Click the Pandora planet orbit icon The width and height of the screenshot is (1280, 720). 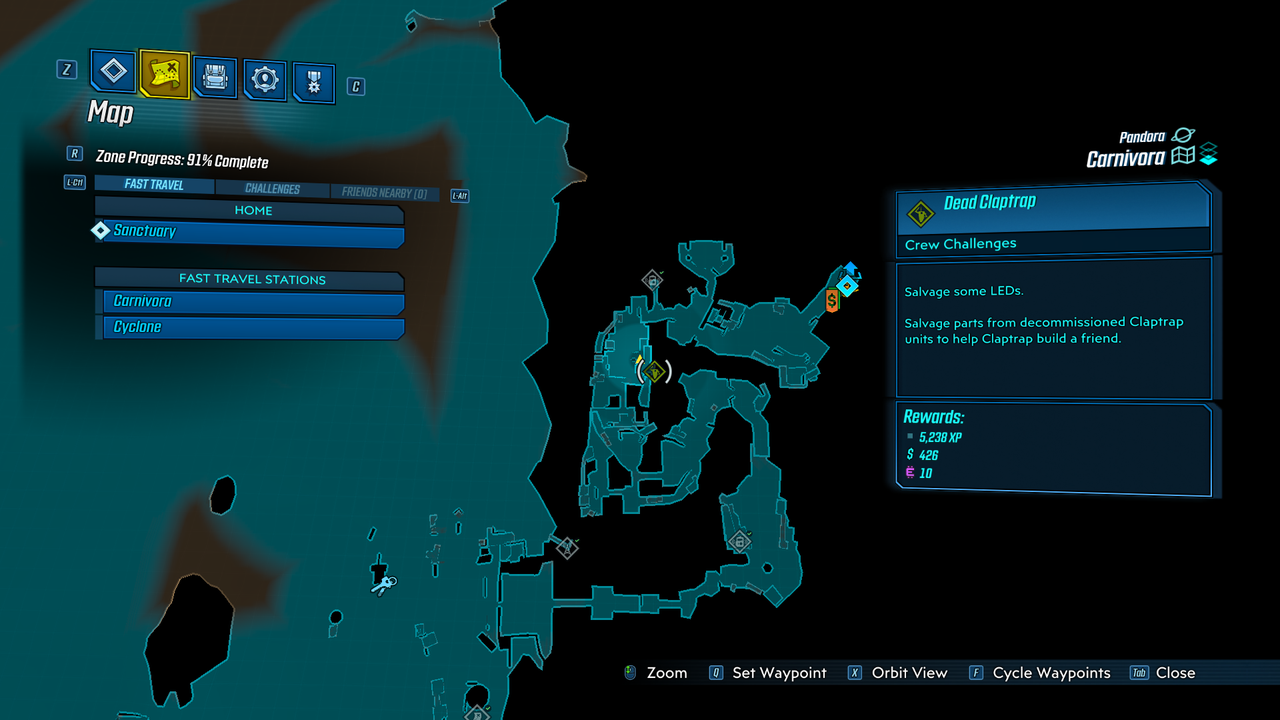pos(1183,136)
